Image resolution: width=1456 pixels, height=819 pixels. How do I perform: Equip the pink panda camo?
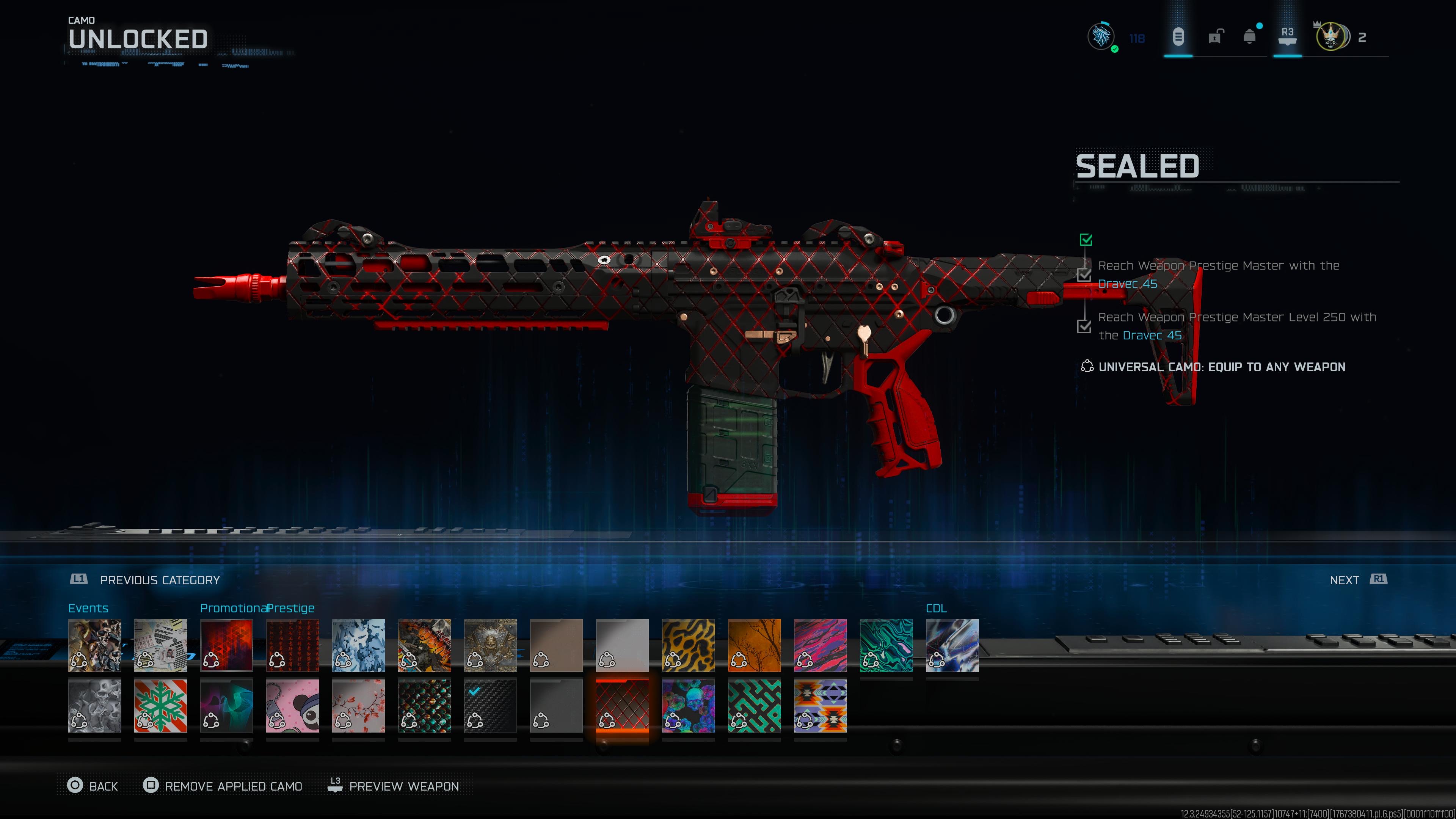(x=292, y=705)
